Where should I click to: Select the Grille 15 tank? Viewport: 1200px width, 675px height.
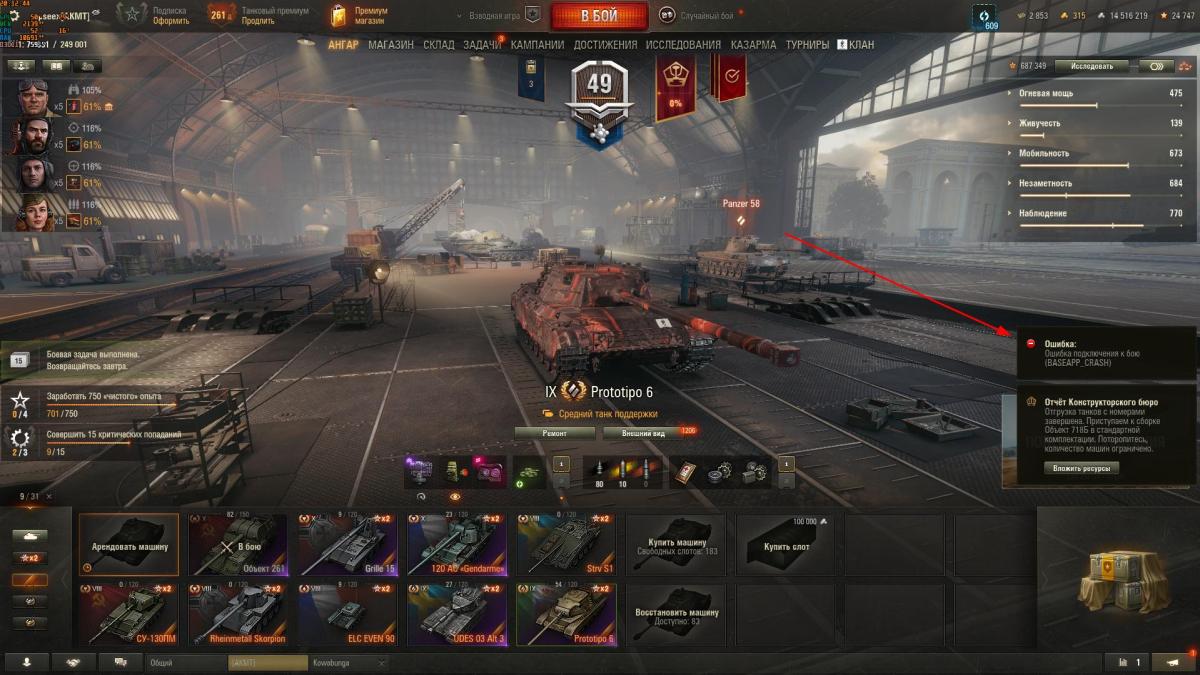348,545
